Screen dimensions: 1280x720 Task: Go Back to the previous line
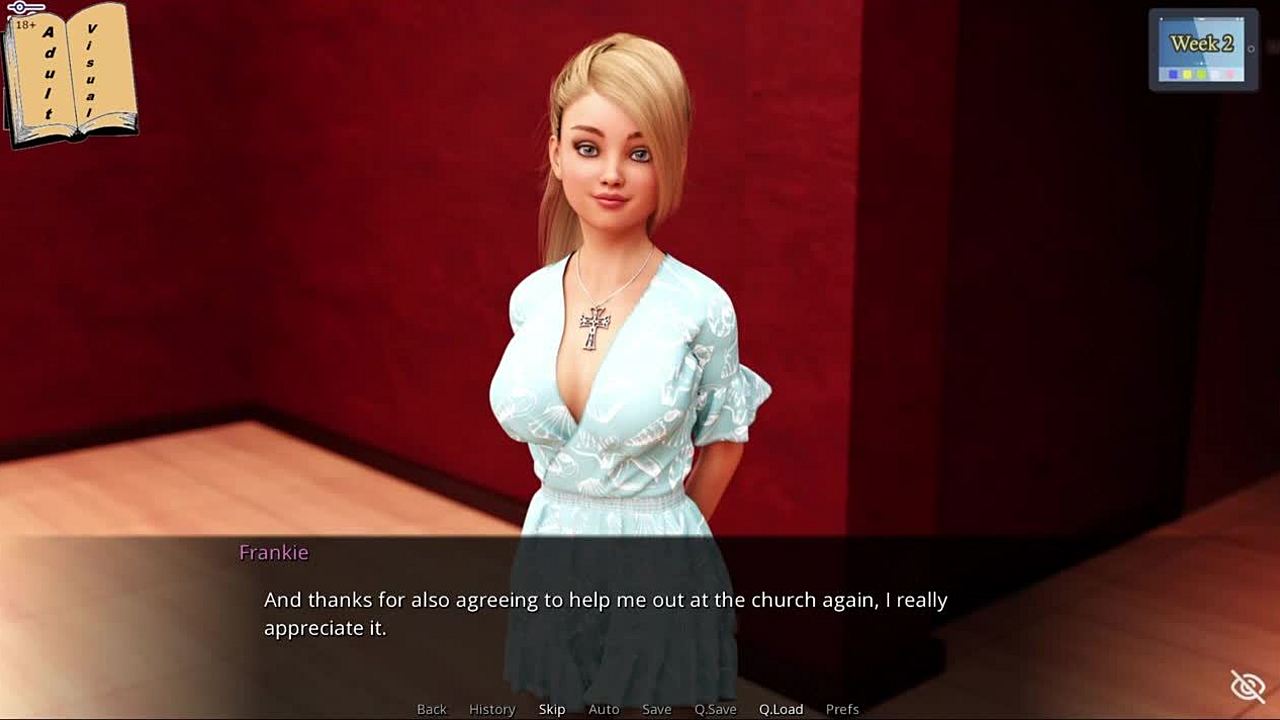point(431,709)
